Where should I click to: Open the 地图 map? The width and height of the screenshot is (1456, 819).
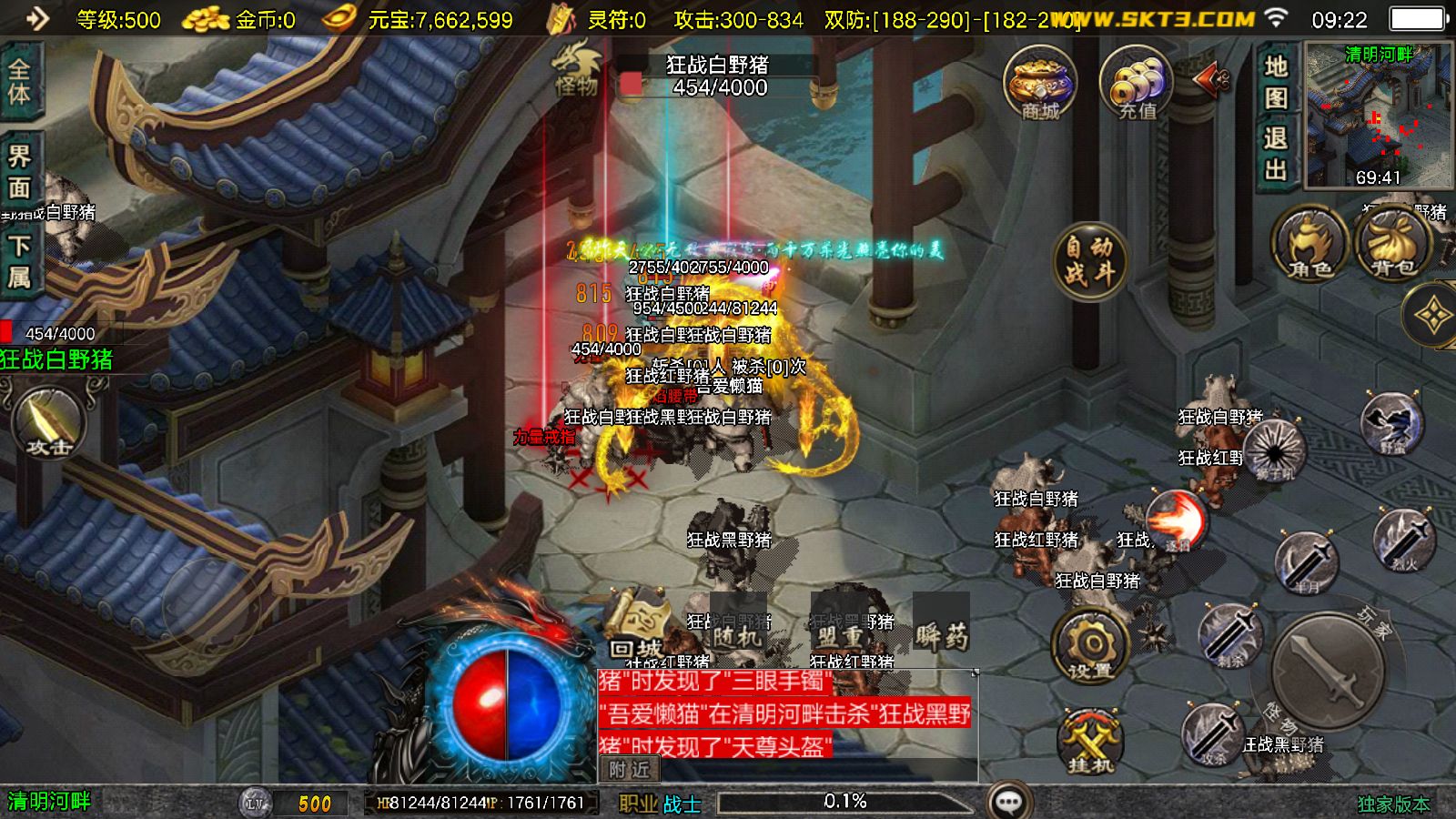coord(1276,80)
